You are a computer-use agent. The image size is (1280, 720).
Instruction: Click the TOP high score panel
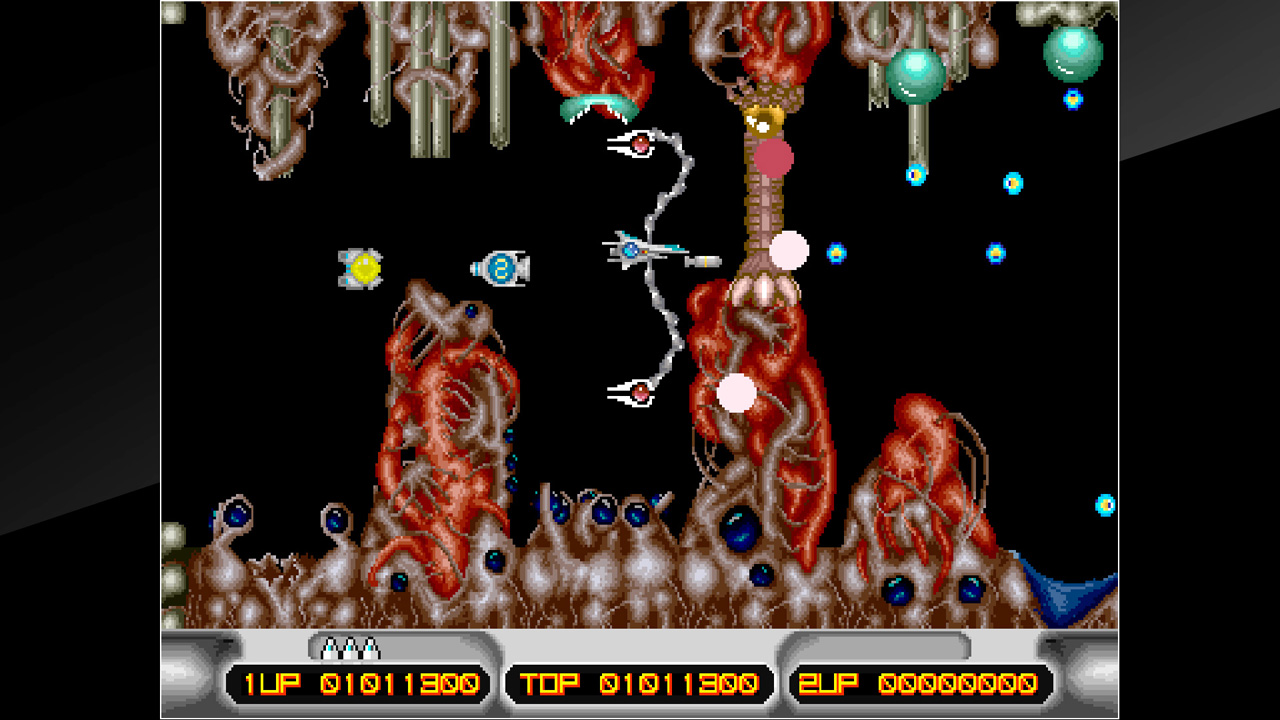[636, 682]
